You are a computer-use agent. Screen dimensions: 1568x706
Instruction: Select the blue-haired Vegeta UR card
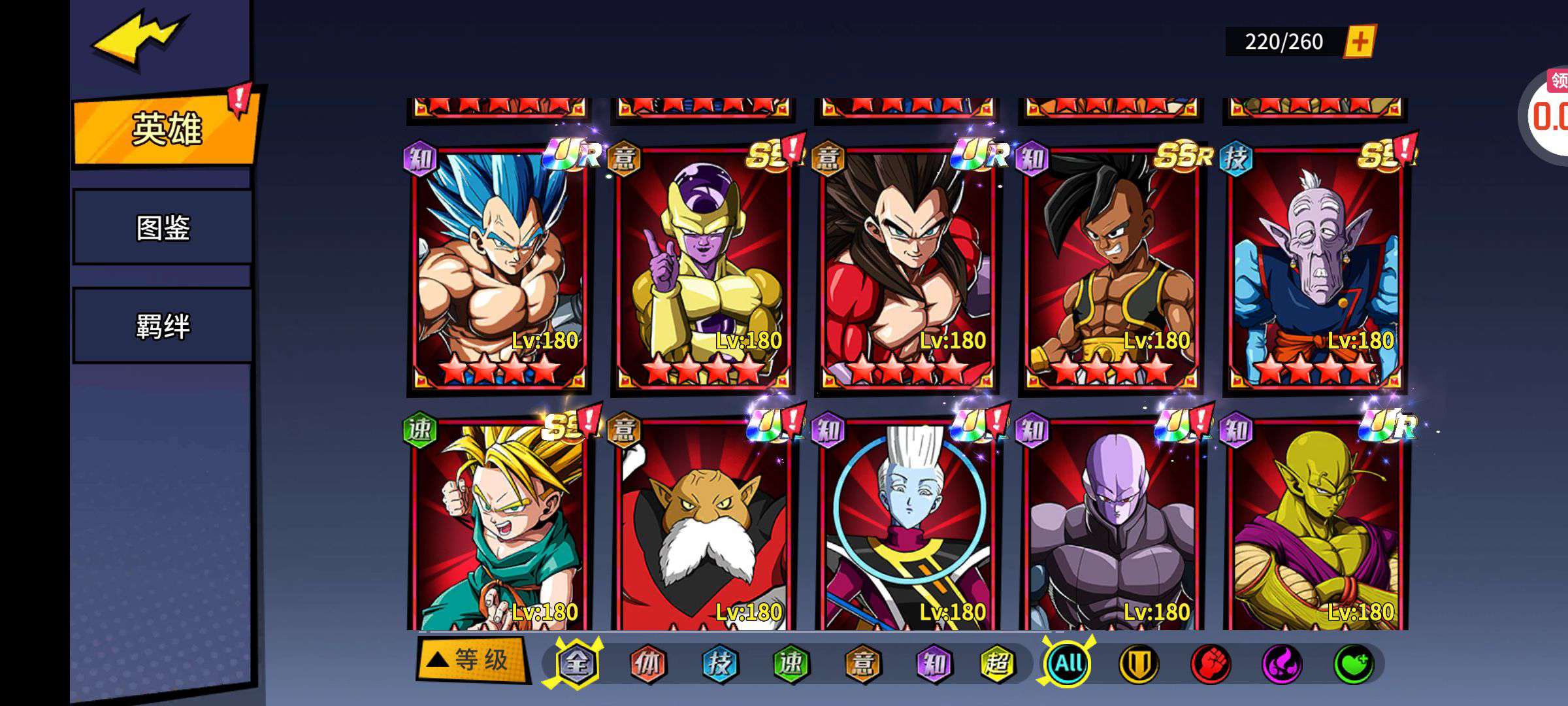point(499,269)
